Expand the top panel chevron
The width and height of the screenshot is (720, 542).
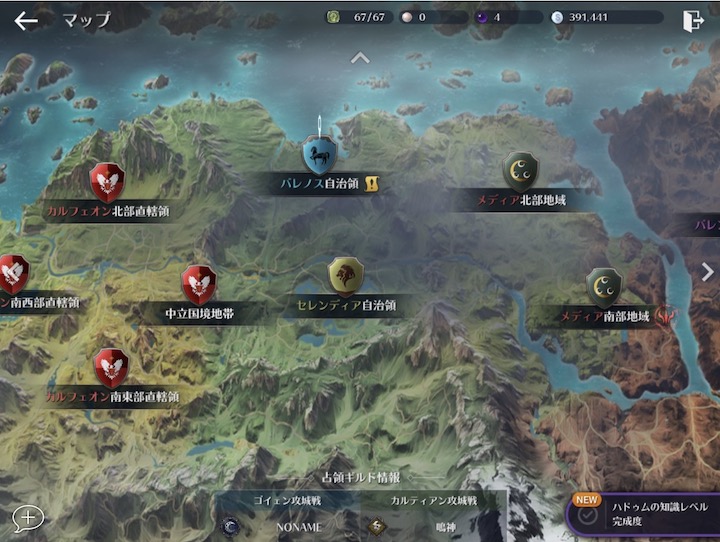tap(360, 57)
